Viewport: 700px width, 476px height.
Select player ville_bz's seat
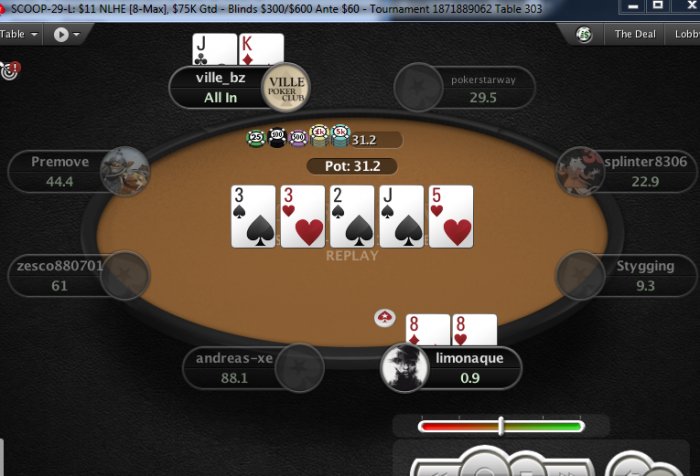tap(221, 88)
